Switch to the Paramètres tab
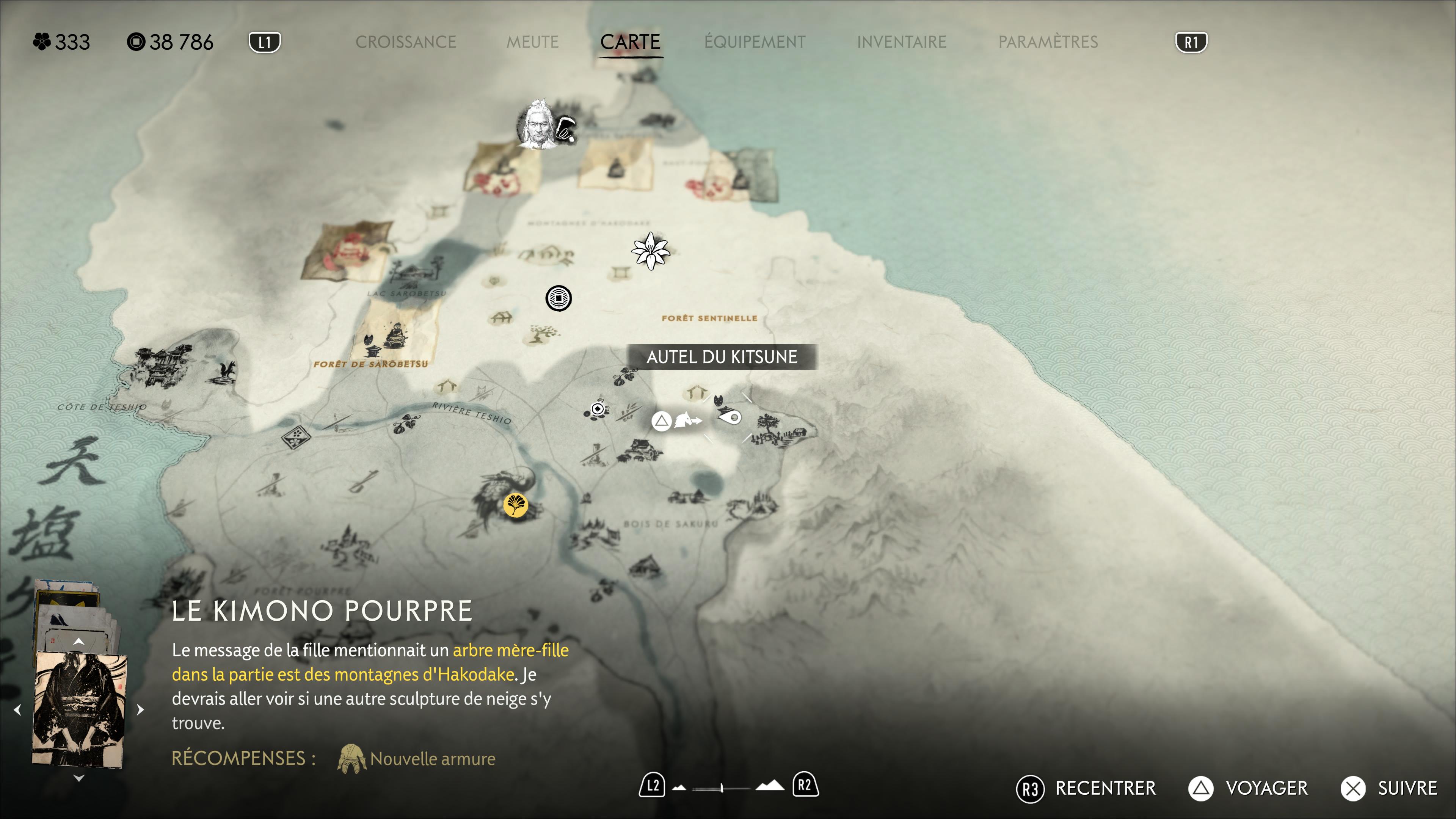1456x819 pixels. click(x=1047, y=42)
